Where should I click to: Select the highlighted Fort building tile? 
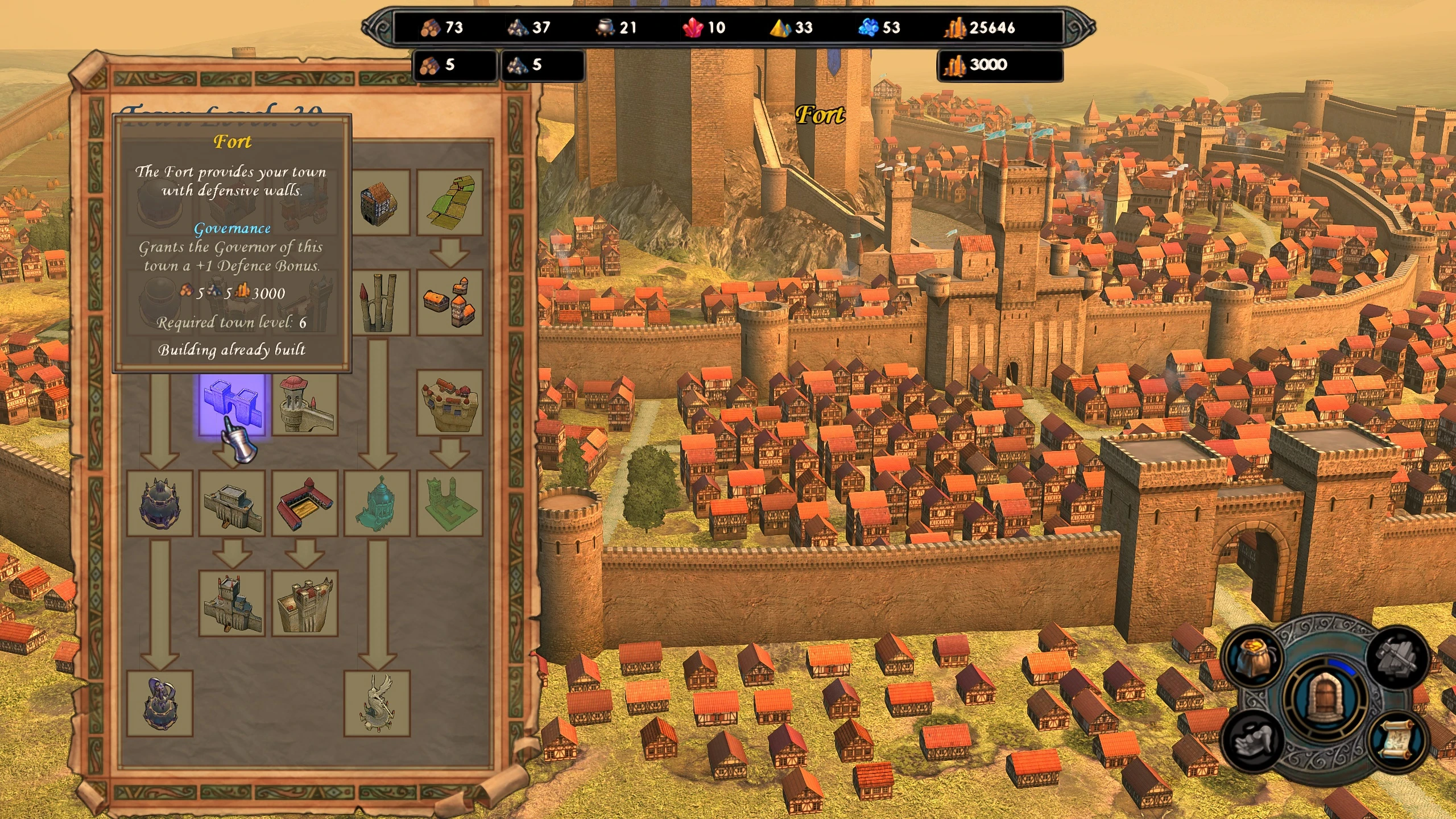[231, 403]
